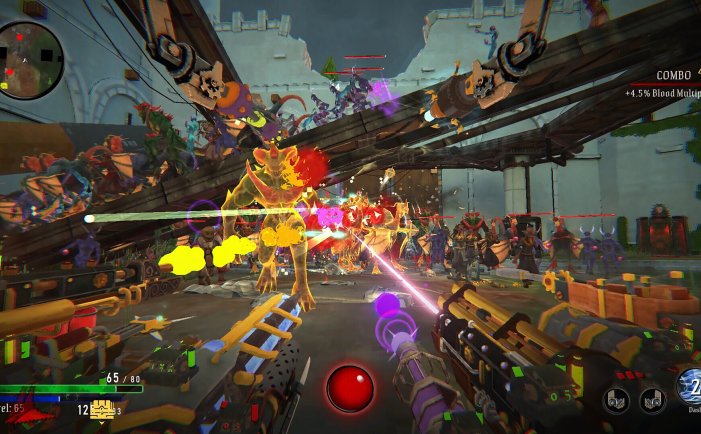
Task: Click the circular minimap
Action: (x=31, y=59)
